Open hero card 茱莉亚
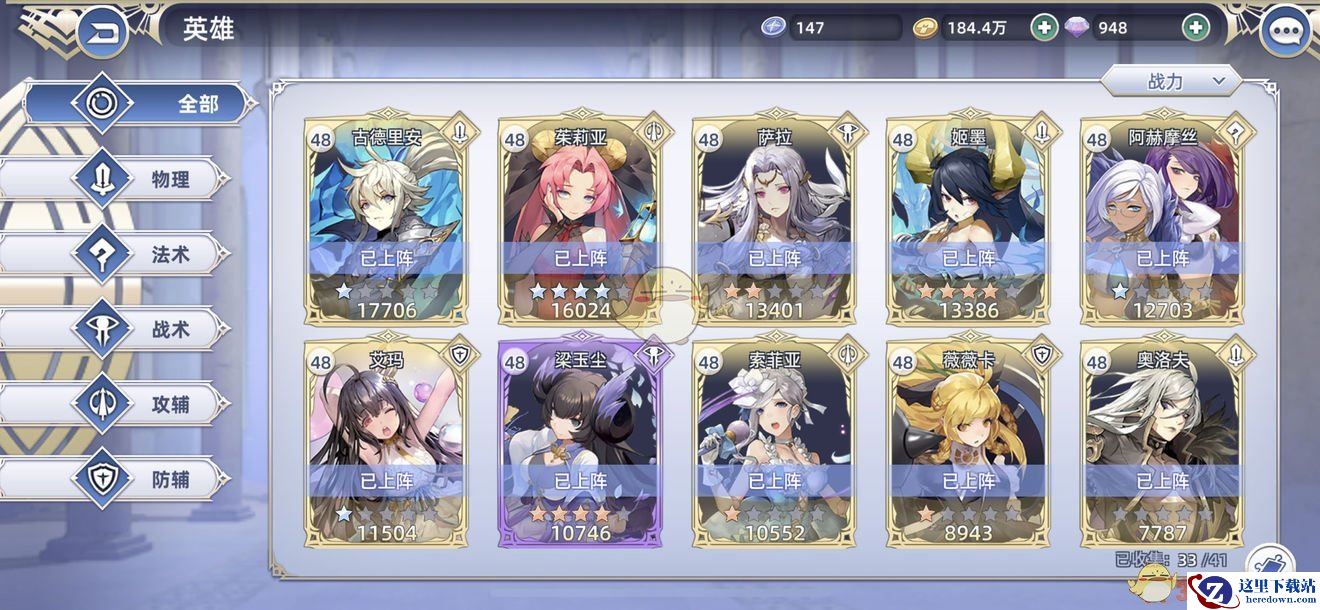This screenshot has width=1320, height=610. pyautogui.click(x=580, y=220)
